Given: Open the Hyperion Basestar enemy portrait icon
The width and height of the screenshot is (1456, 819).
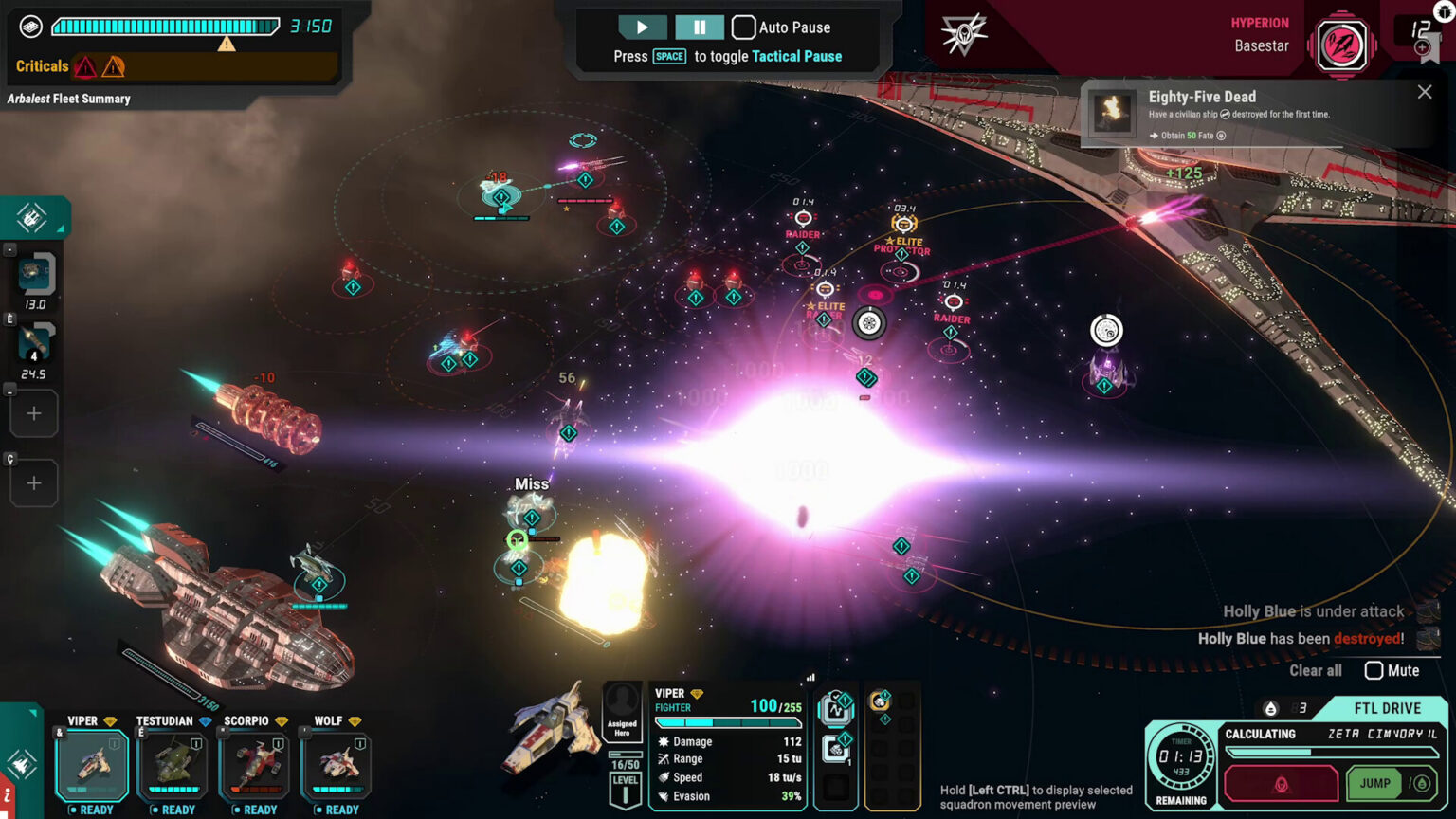Looking at the screenshot, I should [1342, 44].
